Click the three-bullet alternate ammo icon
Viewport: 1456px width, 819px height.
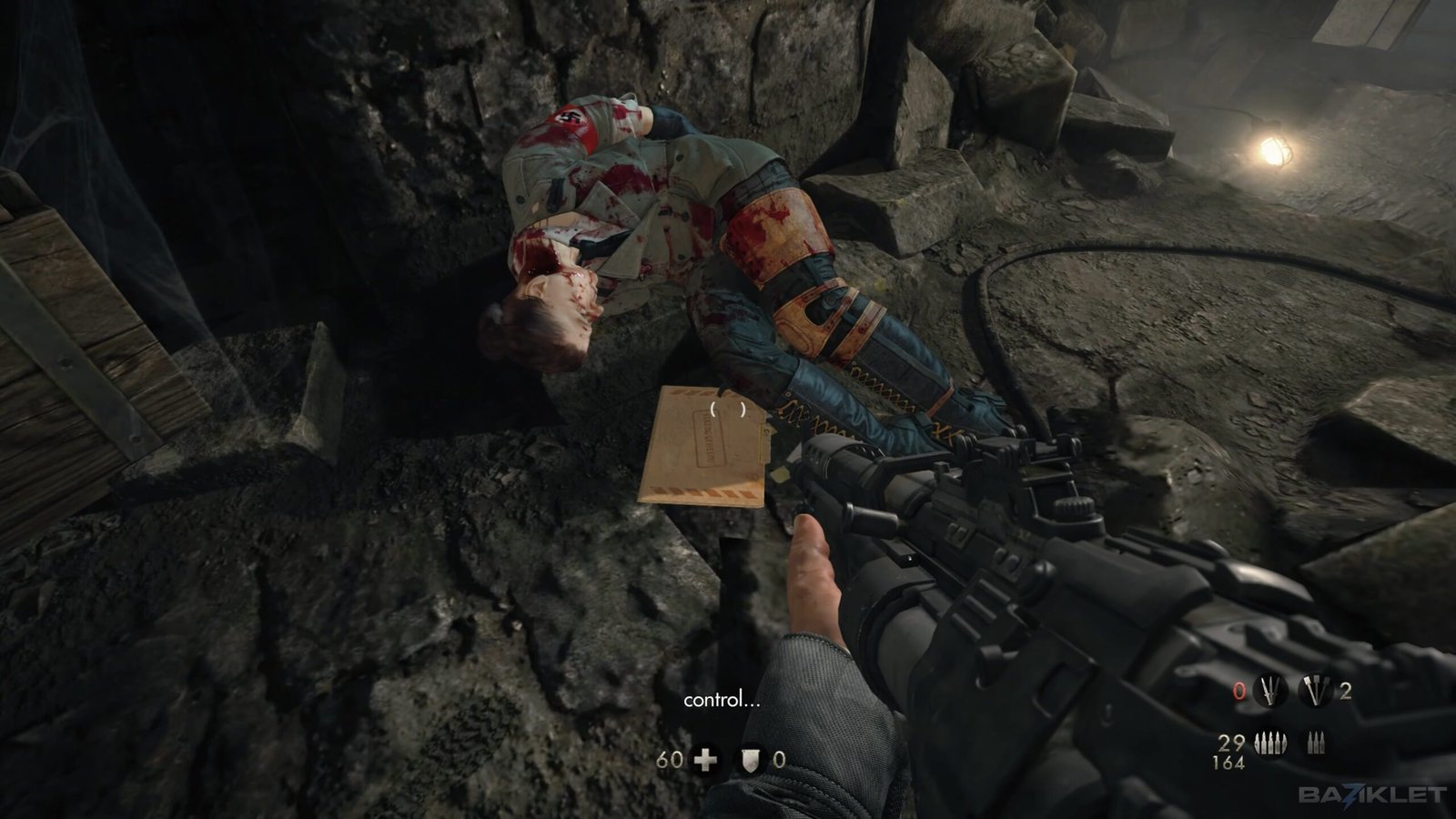(1315, 743)
